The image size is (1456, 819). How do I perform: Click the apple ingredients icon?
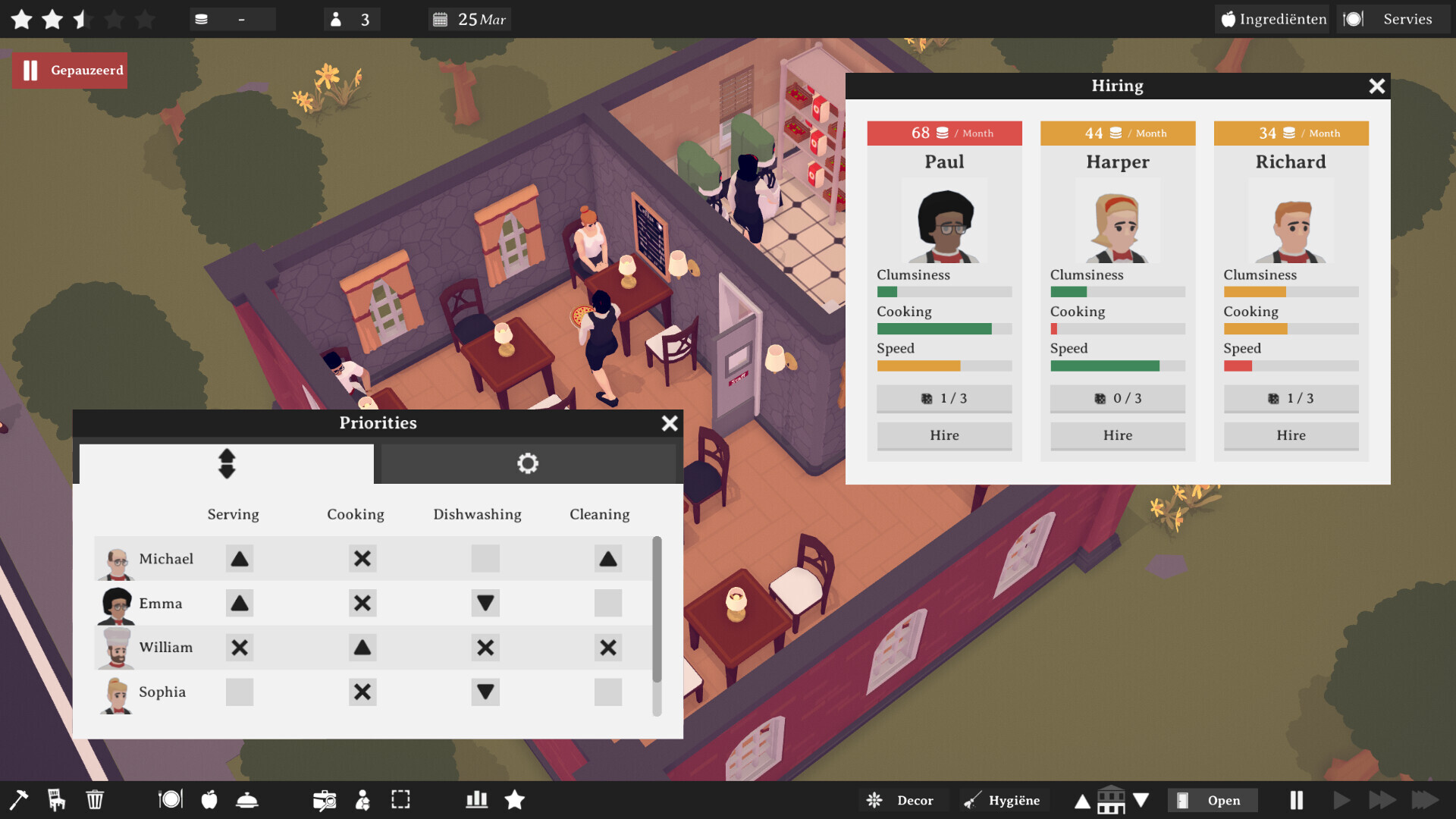(209, 799)
